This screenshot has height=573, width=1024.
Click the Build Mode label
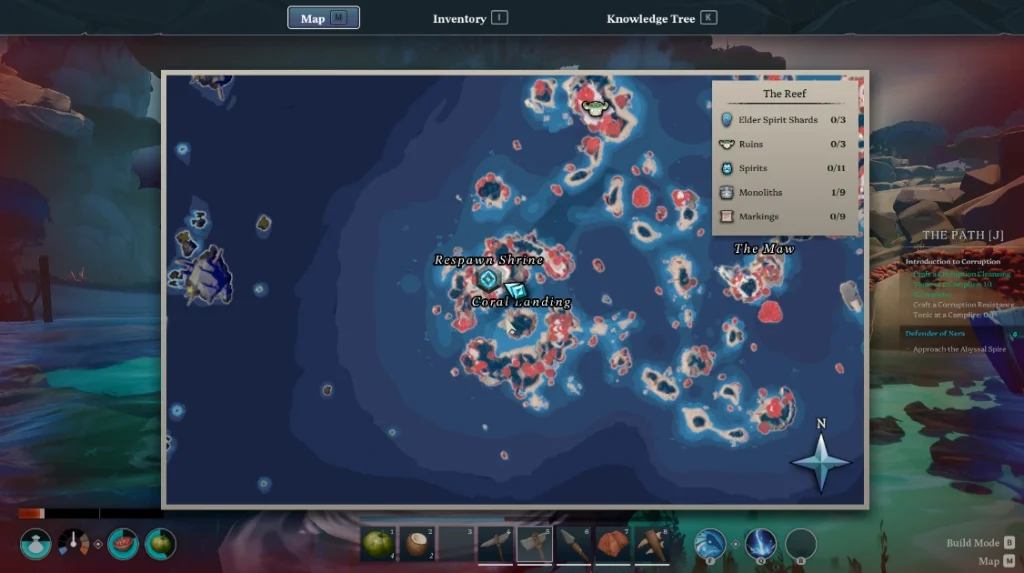pyautogui.click(x=972, y=543)
